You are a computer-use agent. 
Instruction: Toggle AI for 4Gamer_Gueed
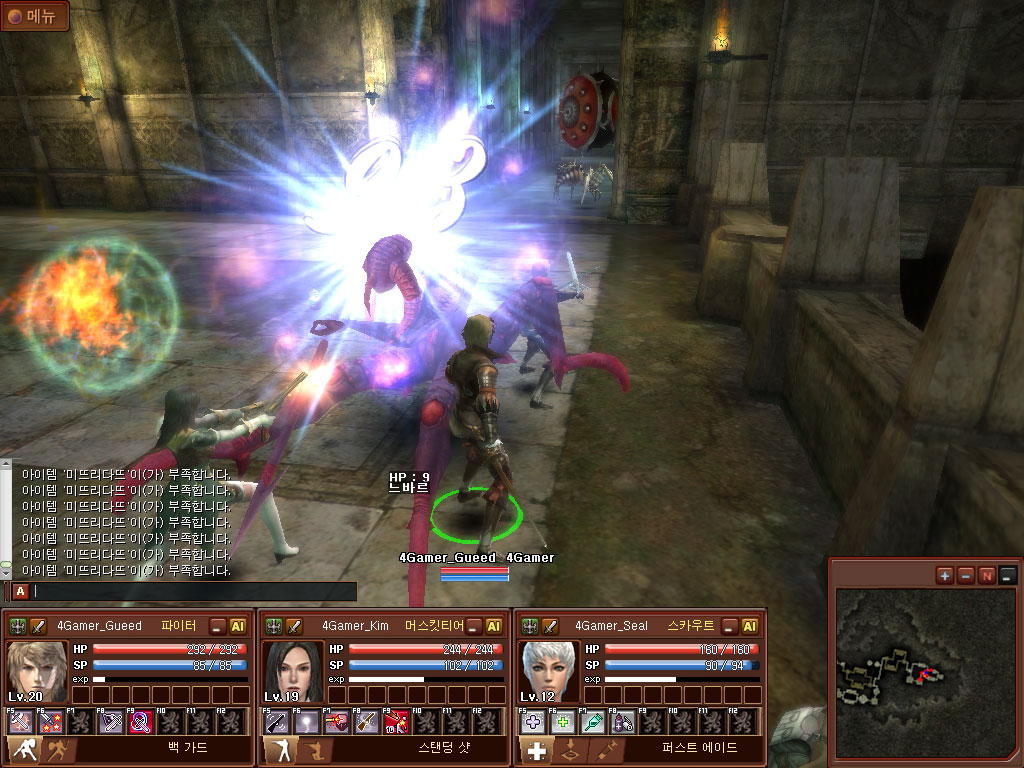tap(238, 626)
